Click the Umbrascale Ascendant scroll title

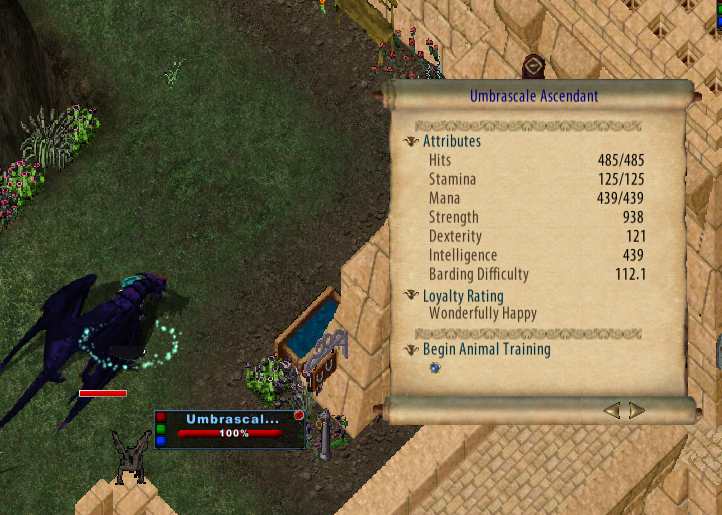(x=534, y=97)
